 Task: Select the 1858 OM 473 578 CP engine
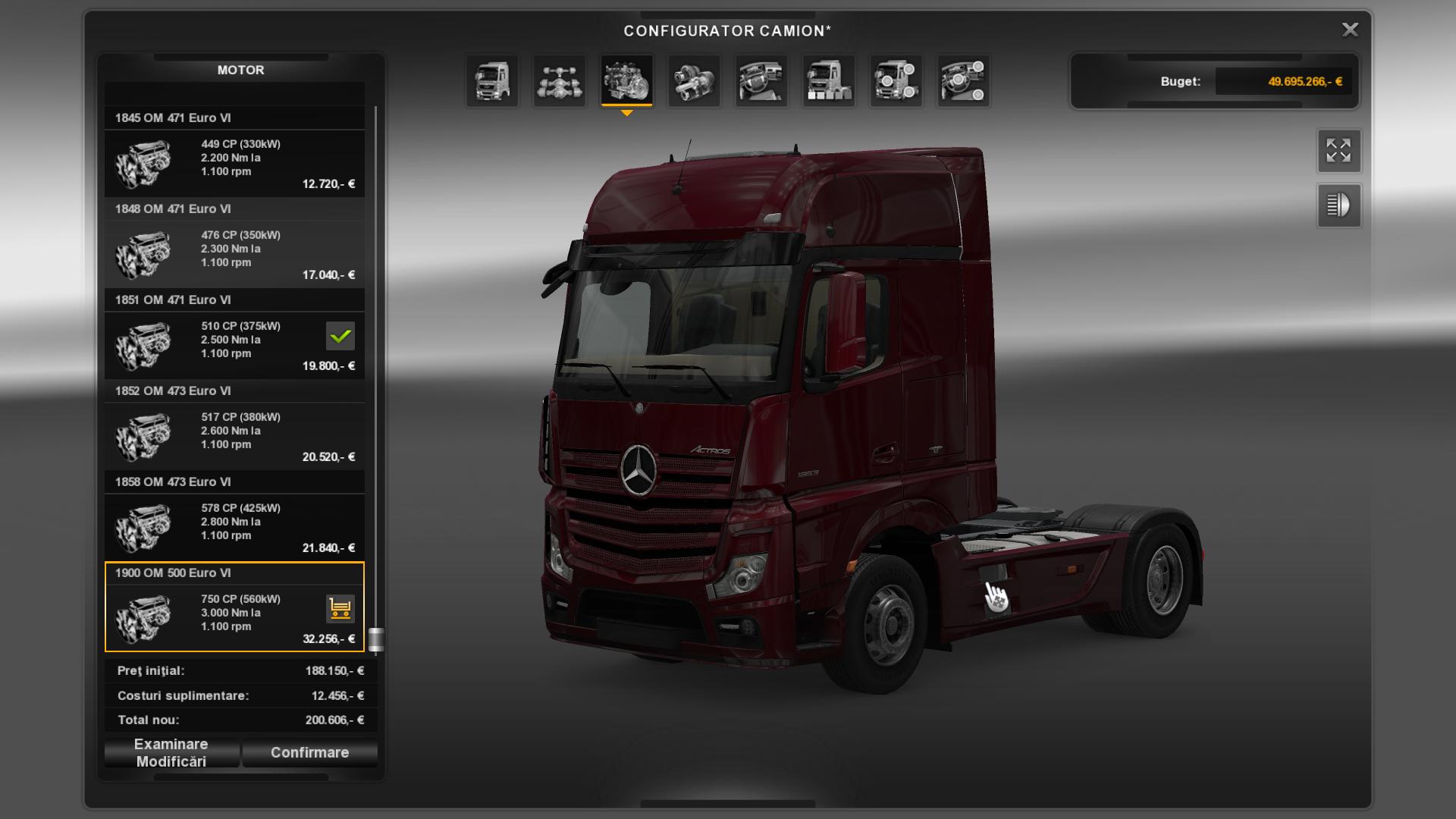[234, 527]
